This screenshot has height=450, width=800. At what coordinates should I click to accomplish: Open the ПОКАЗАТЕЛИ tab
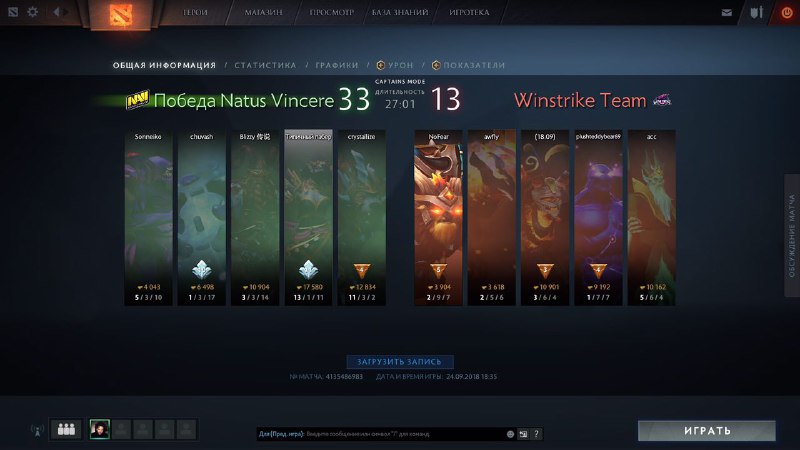click(469, 65)
